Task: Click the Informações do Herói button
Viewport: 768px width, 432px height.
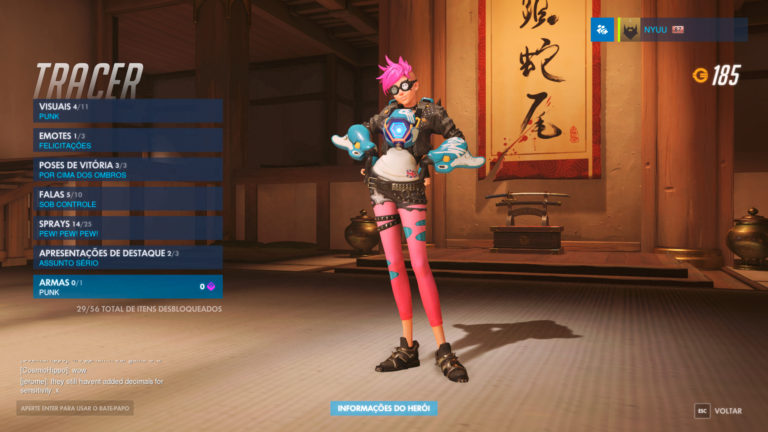Action: pyautogui.click(x=384, y=408)
